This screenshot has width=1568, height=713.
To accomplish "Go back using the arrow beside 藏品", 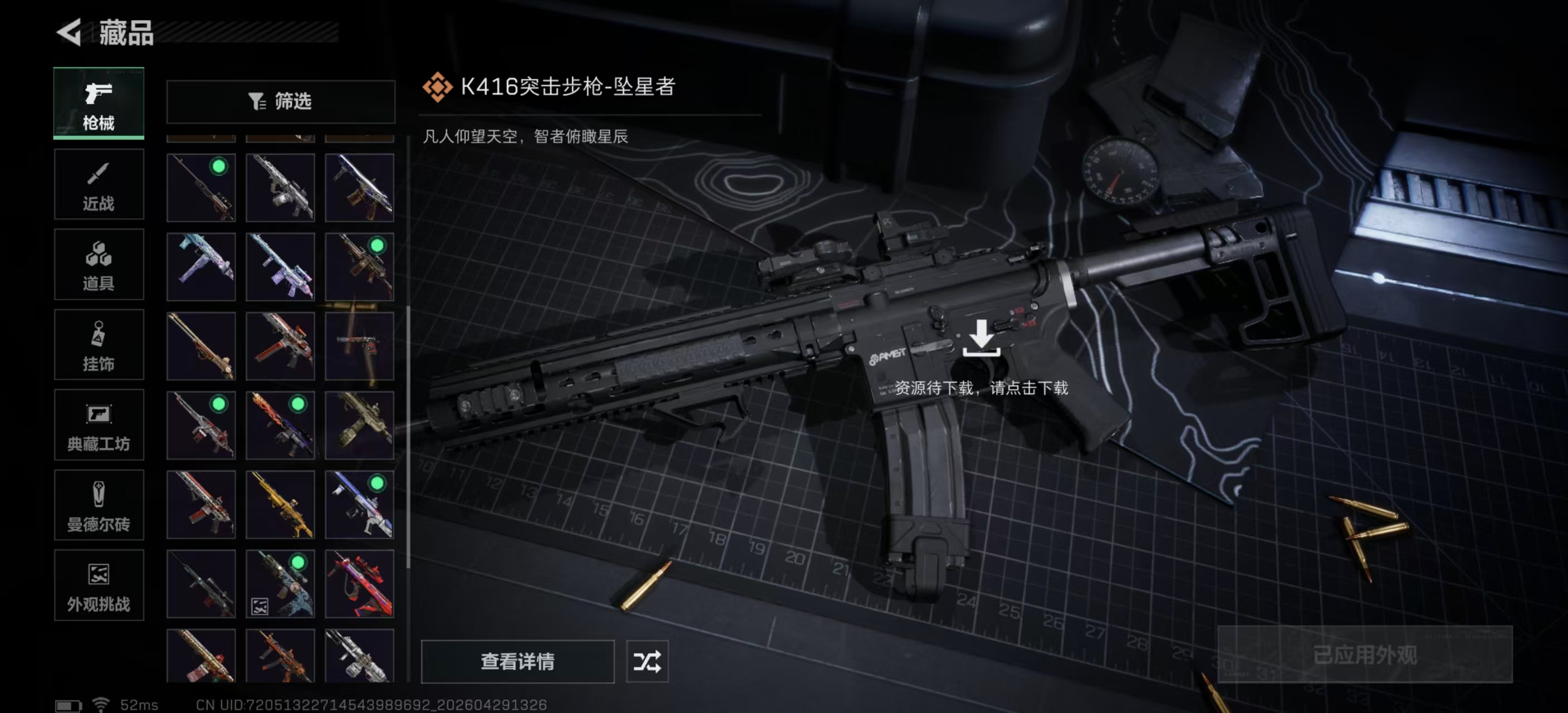I will [69, 32].
